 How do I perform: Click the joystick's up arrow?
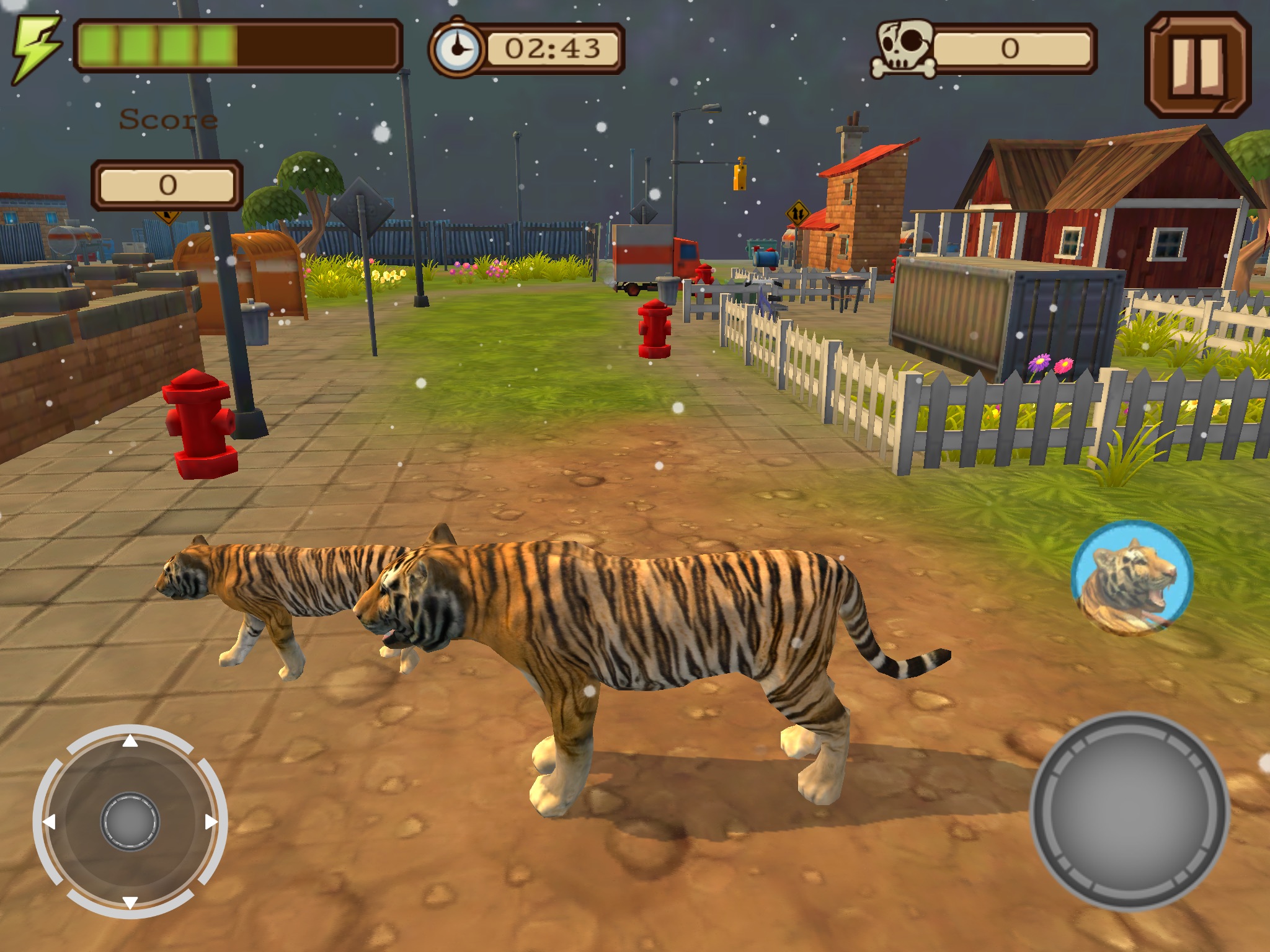(130, 741)
